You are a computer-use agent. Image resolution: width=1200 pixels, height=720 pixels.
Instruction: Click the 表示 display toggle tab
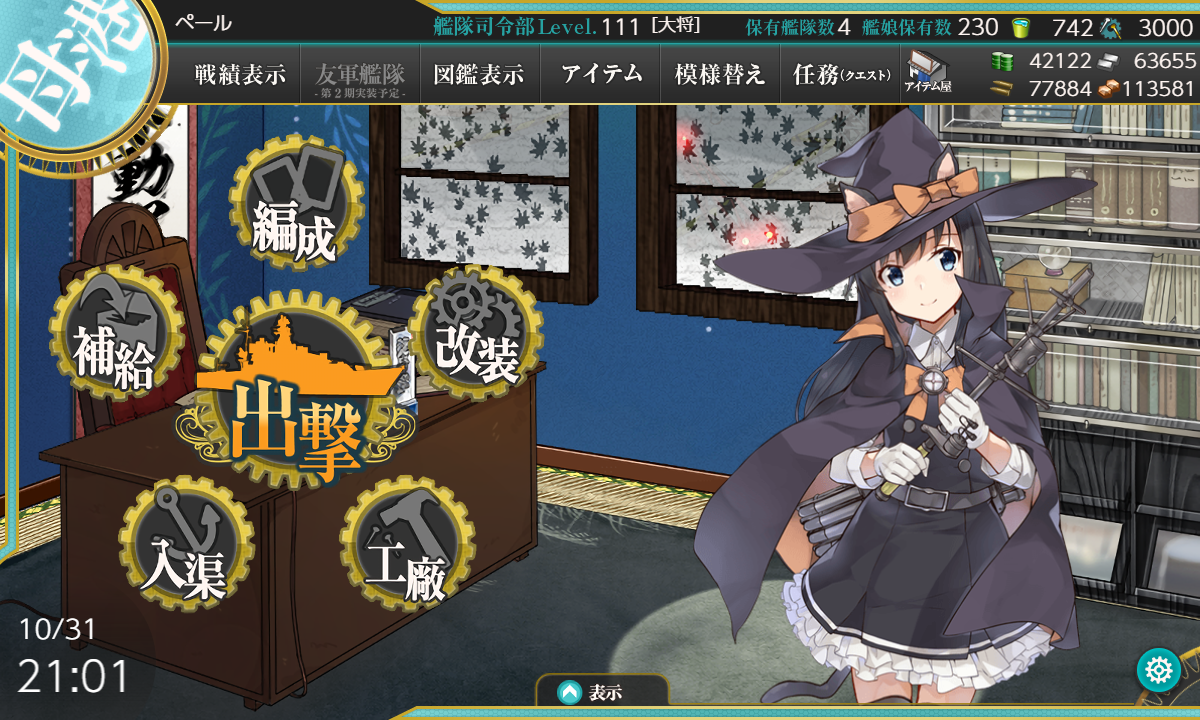pos(602,691)
